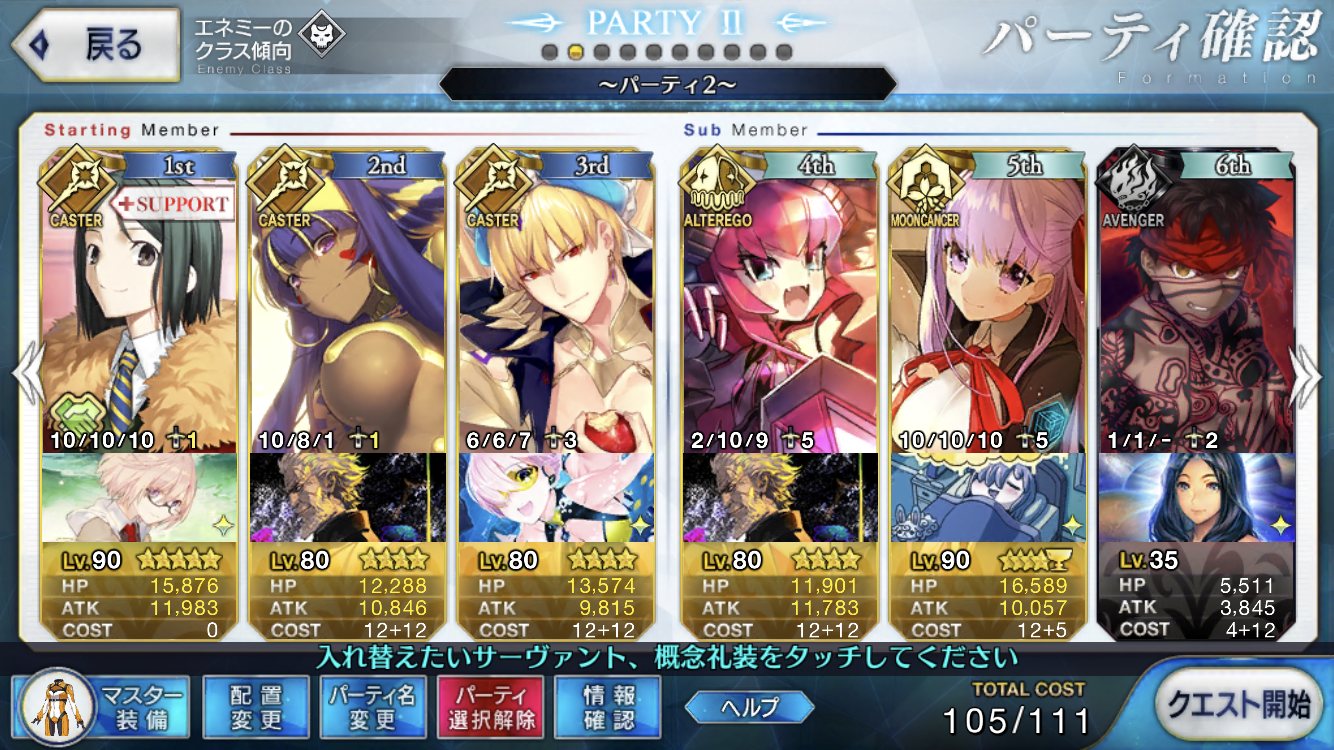
Task: Pick the 5th slot Mooncancer servant card
Action: [988, 310]
